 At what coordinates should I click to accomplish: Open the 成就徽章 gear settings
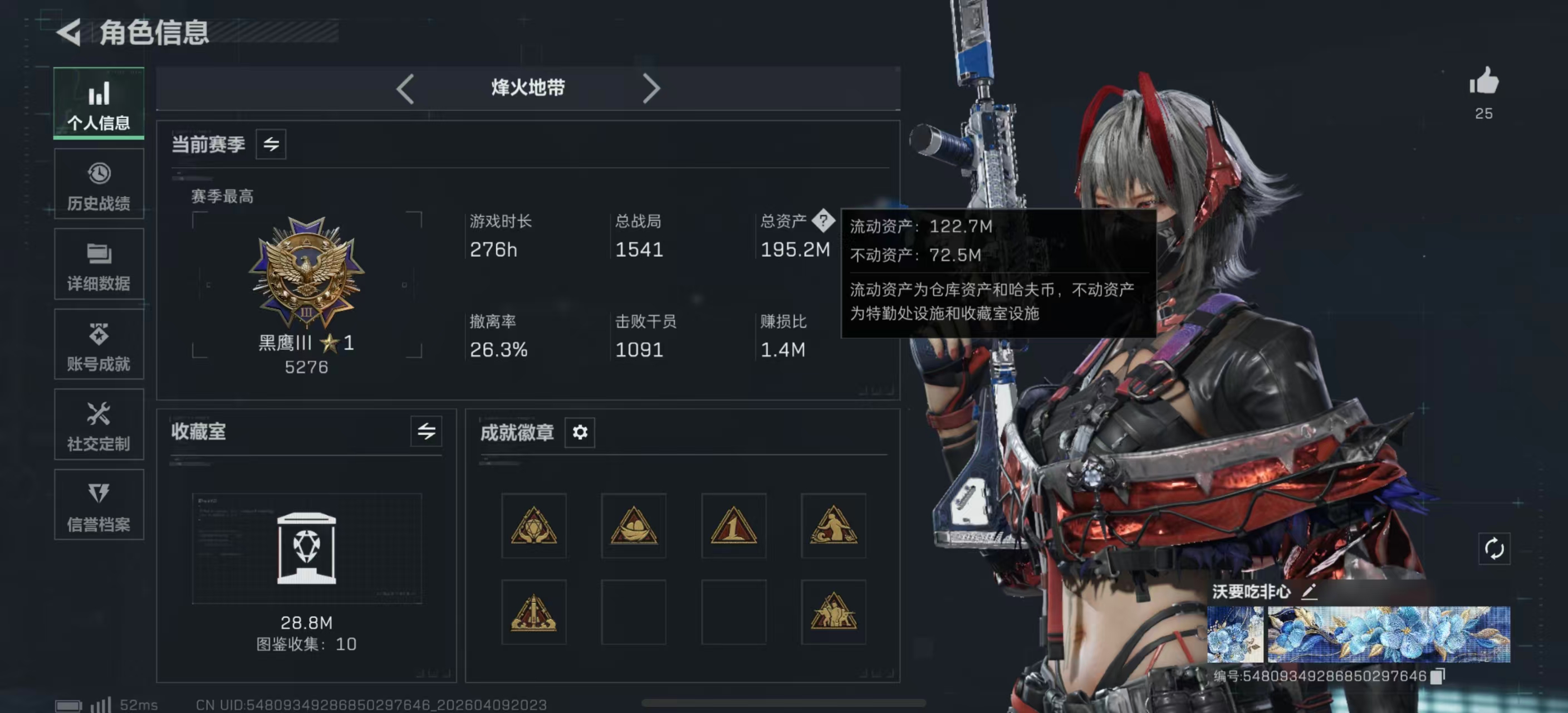pos(580,432)
